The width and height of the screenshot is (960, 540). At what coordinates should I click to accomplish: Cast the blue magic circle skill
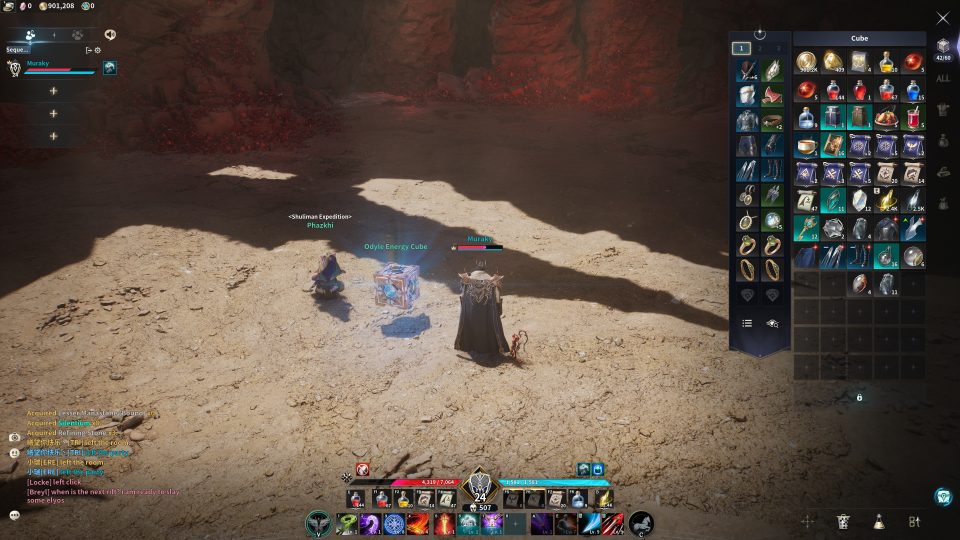coord(395,523)
